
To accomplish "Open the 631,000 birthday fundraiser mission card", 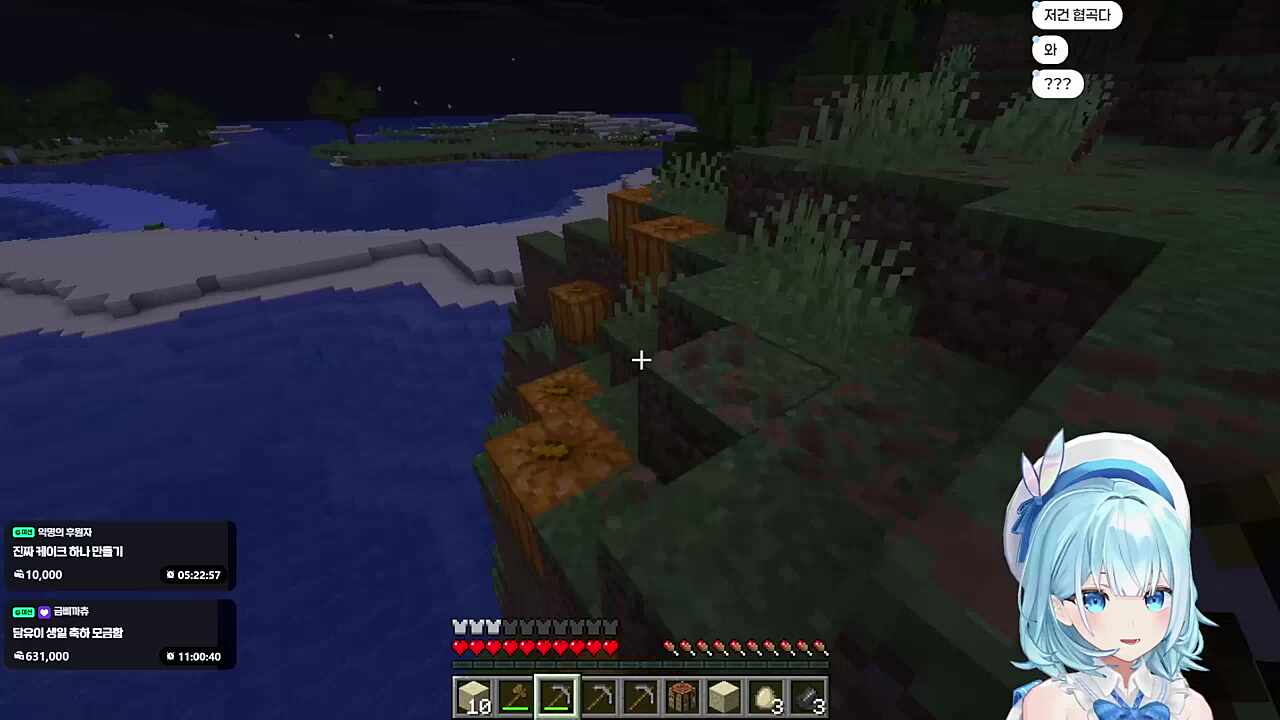I will 118,635.
